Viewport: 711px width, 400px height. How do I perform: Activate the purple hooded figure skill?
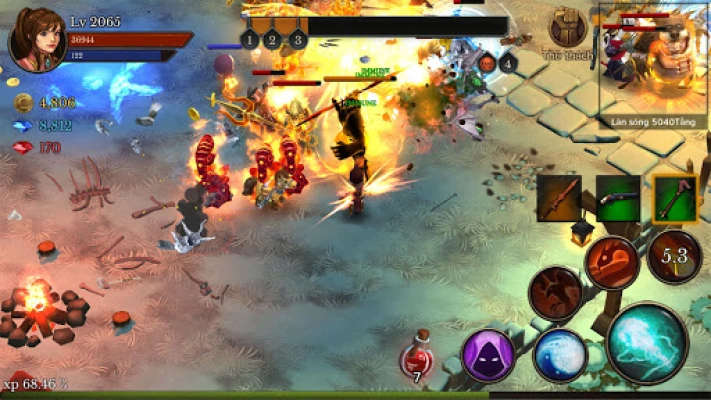tap(488, 355)
